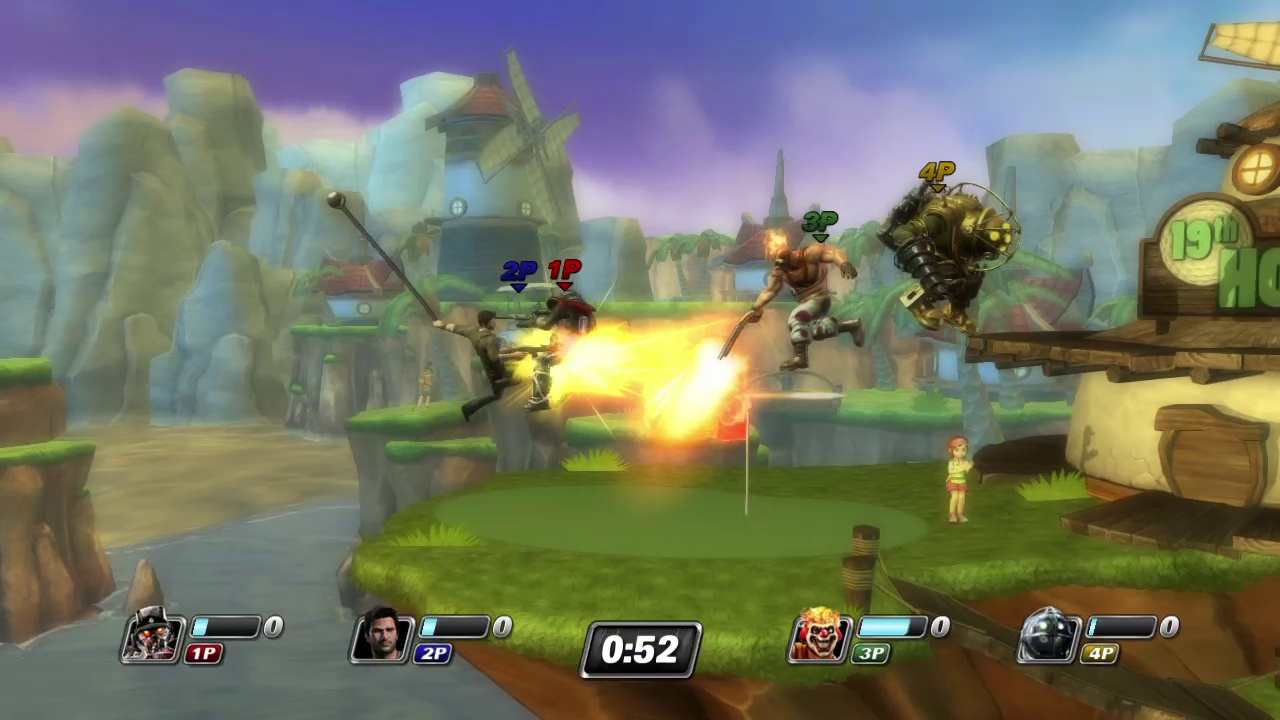Select Sweet Tooth's score counter

point(940,626)
